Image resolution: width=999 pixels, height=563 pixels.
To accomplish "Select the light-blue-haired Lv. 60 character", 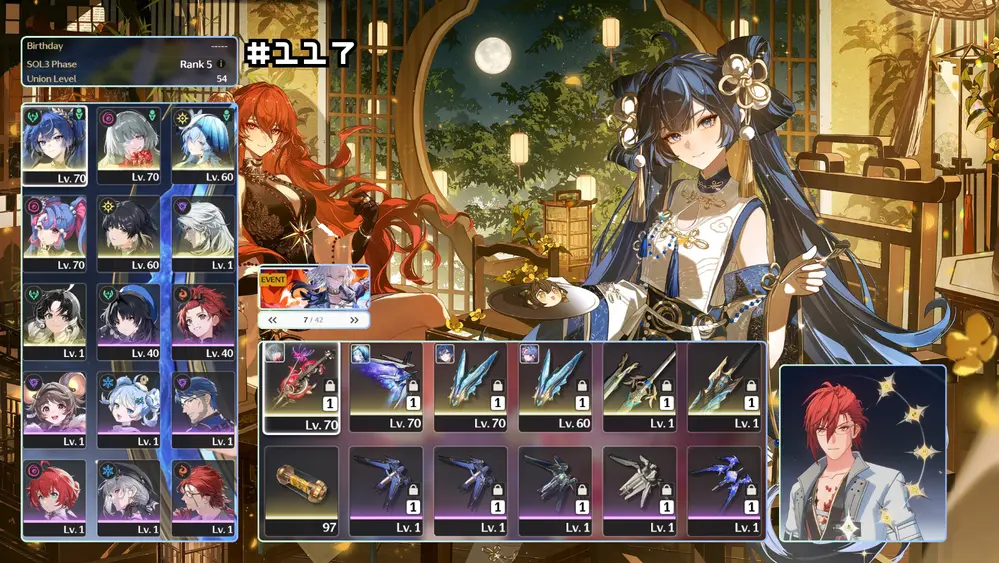I will coord(203,145).
